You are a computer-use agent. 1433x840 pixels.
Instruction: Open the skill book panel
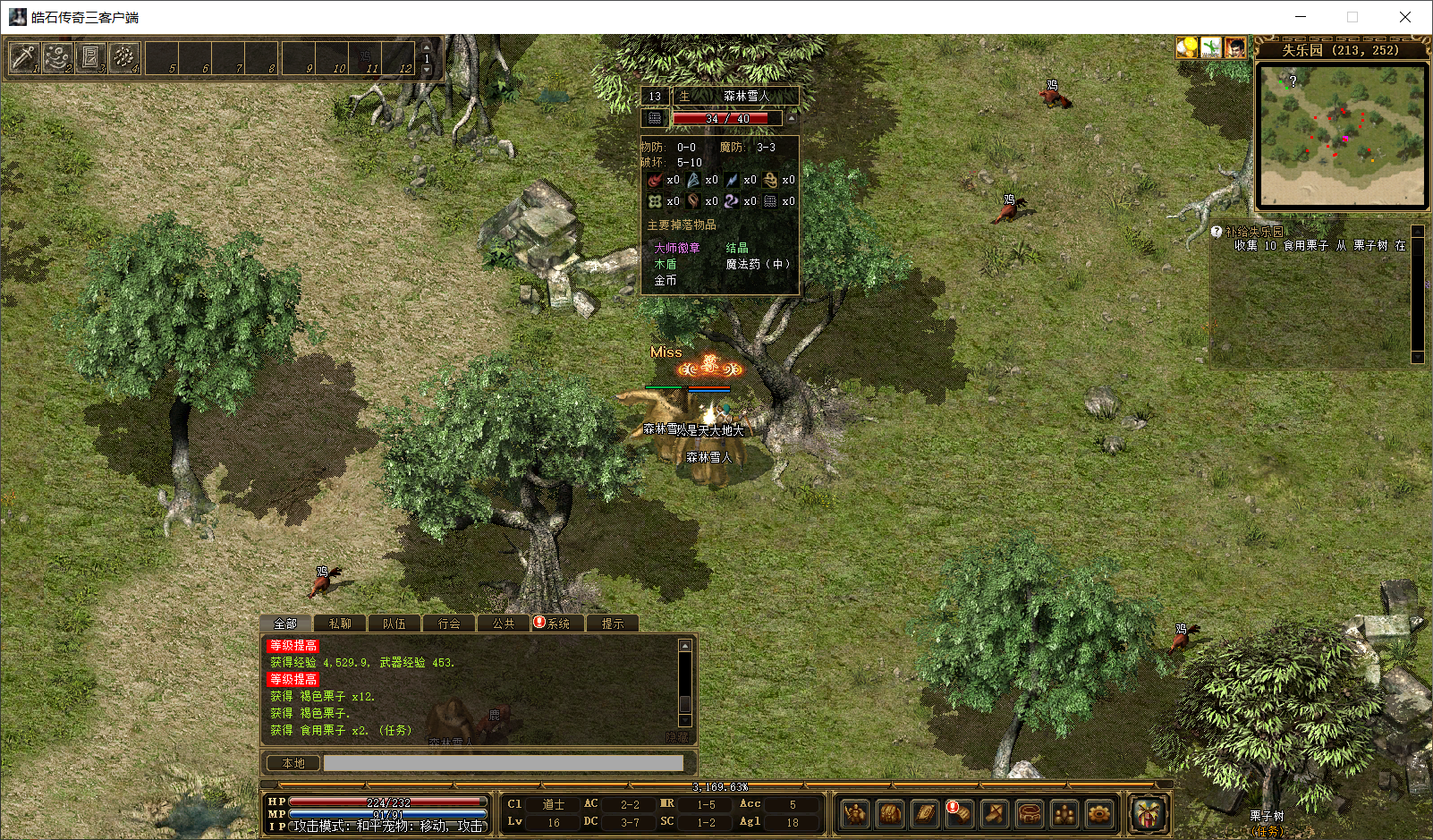click(925, 814)
